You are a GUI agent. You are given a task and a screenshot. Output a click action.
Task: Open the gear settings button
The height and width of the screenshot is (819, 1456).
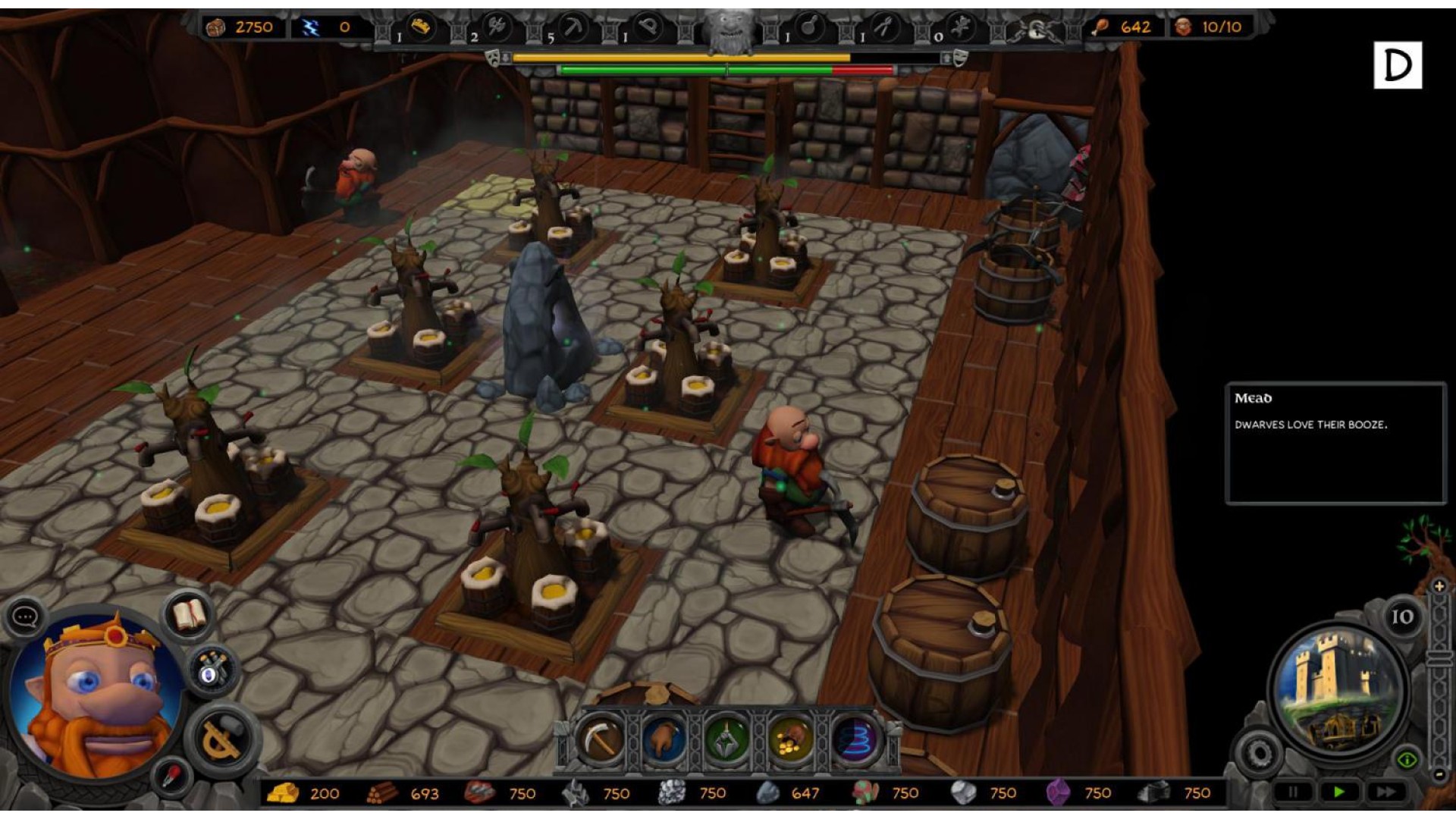click(1259, 753)
